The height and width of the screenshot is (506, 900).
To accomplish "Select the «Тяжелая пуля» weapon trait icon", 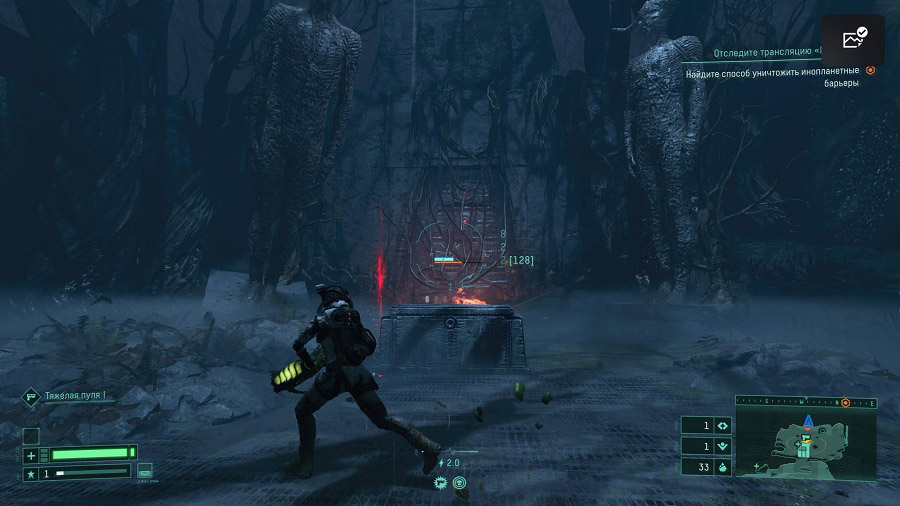I will [31, 397].
